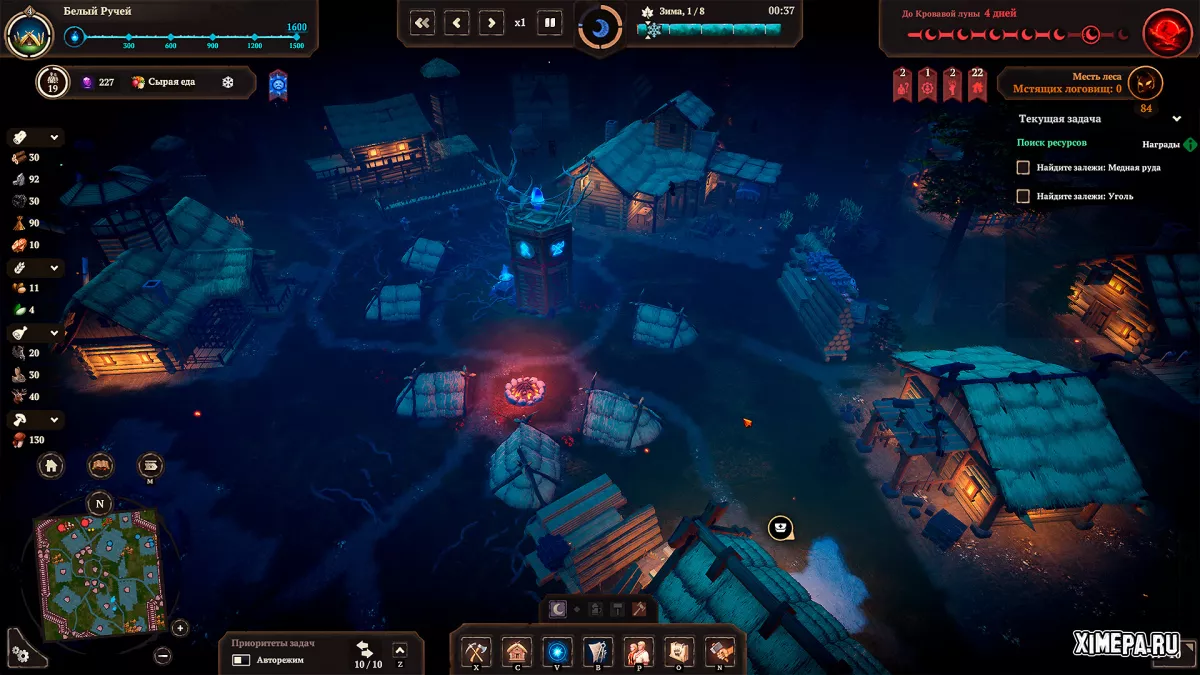Pause the game with the pause button
Image resolution: width=1200 pixels, height=675 pixels.
tap(549, 22)
